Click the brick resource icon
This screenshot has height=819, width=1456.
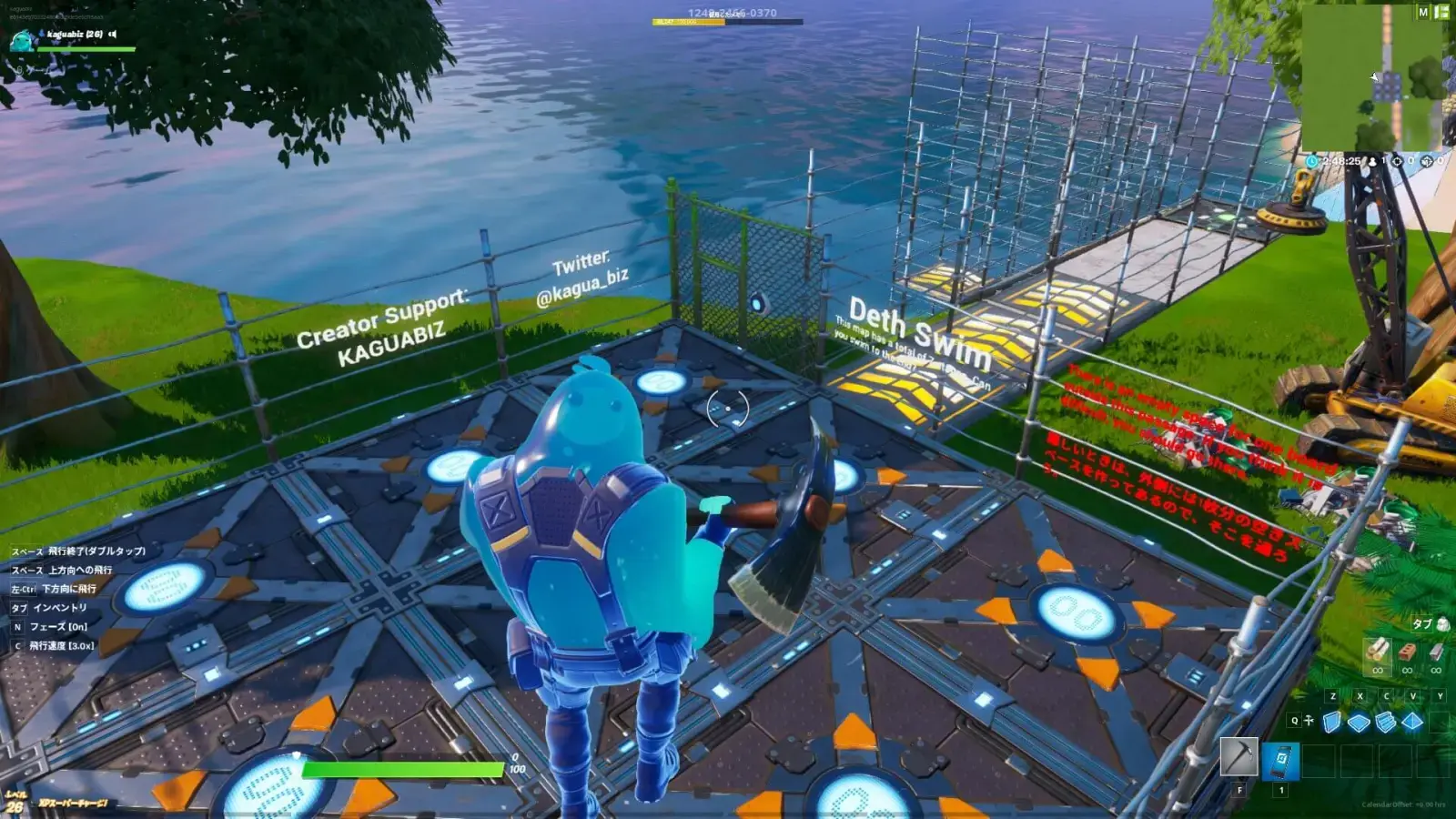1408,652
